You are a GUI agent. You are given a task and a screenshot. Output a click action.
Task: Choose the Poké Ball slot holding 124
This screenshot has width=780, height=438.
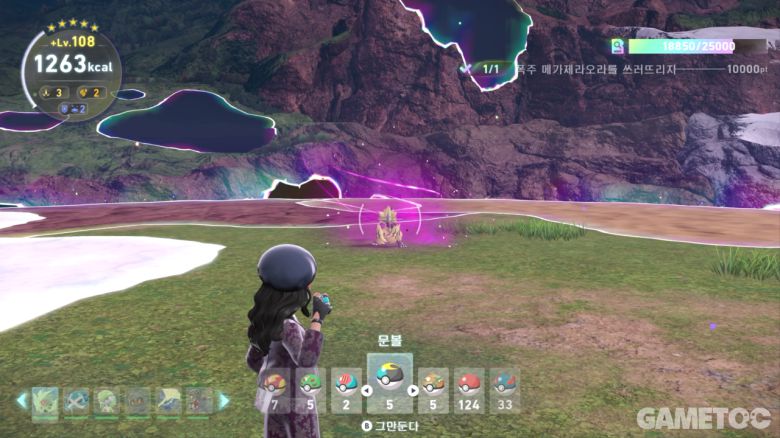click(x=468, y=390)
